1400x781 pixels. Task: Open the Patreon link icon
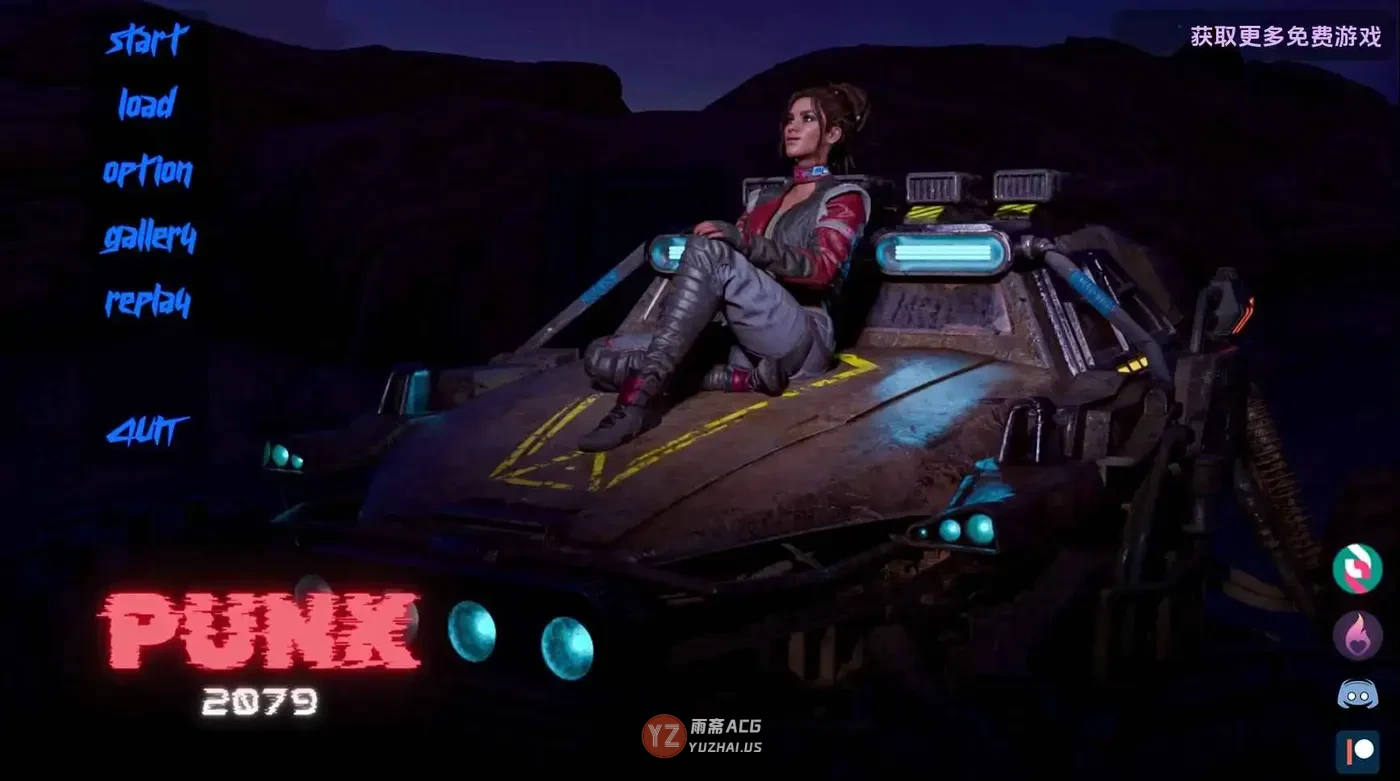point(1357,752)
